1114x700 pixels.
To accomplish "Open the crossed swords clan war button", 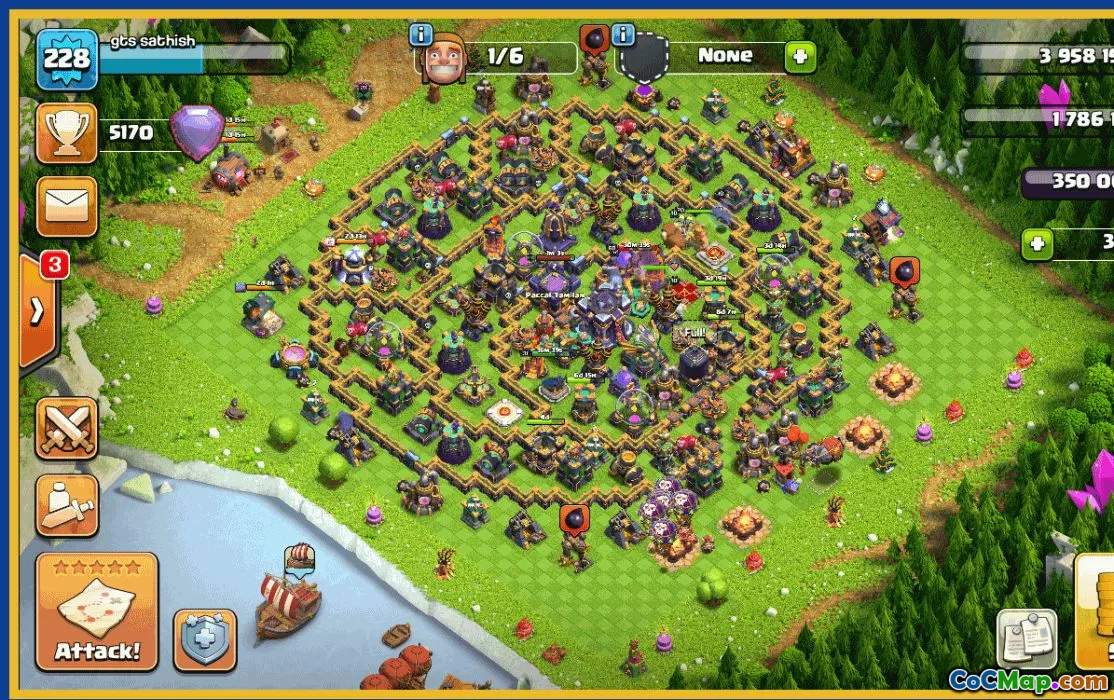I will click(67, 428).
